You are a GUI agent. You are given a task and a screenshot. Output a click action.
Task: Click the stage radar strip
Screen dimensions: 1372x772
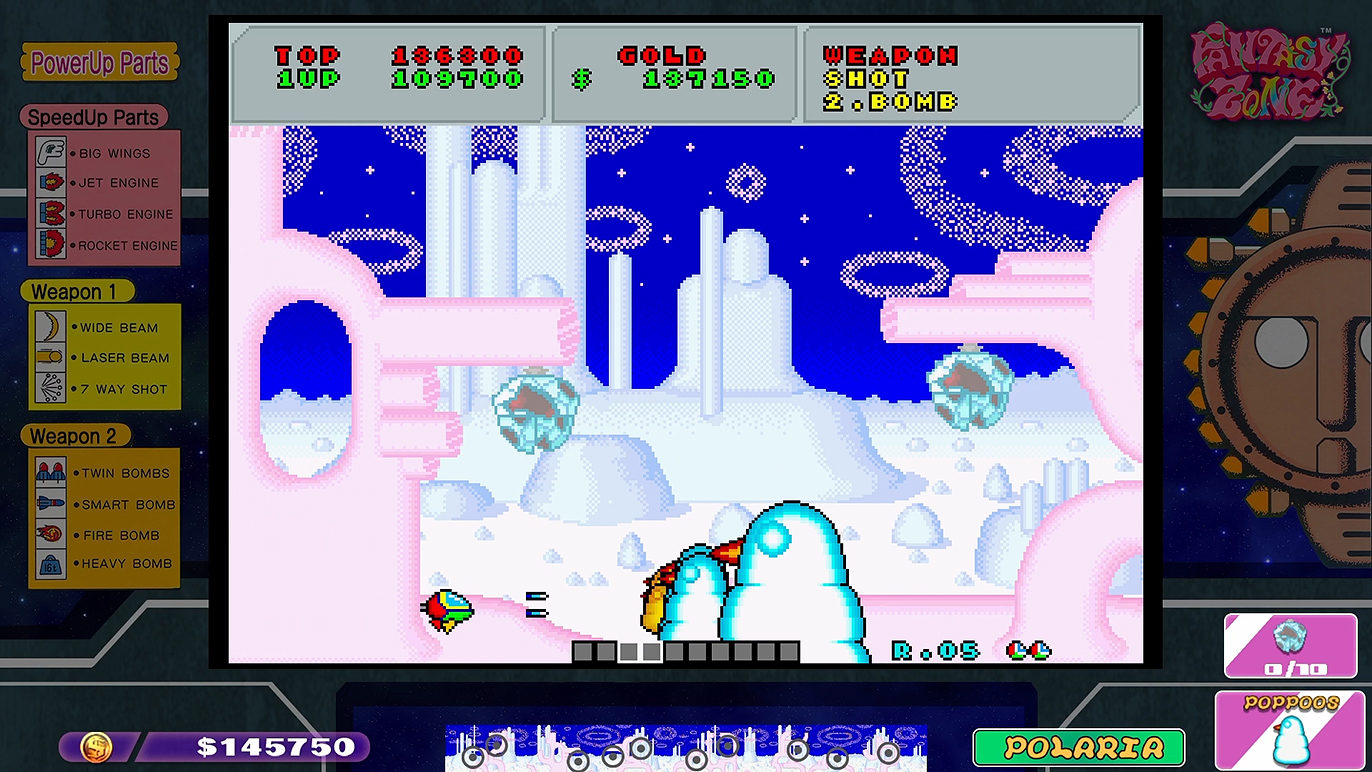coord(685,748)
